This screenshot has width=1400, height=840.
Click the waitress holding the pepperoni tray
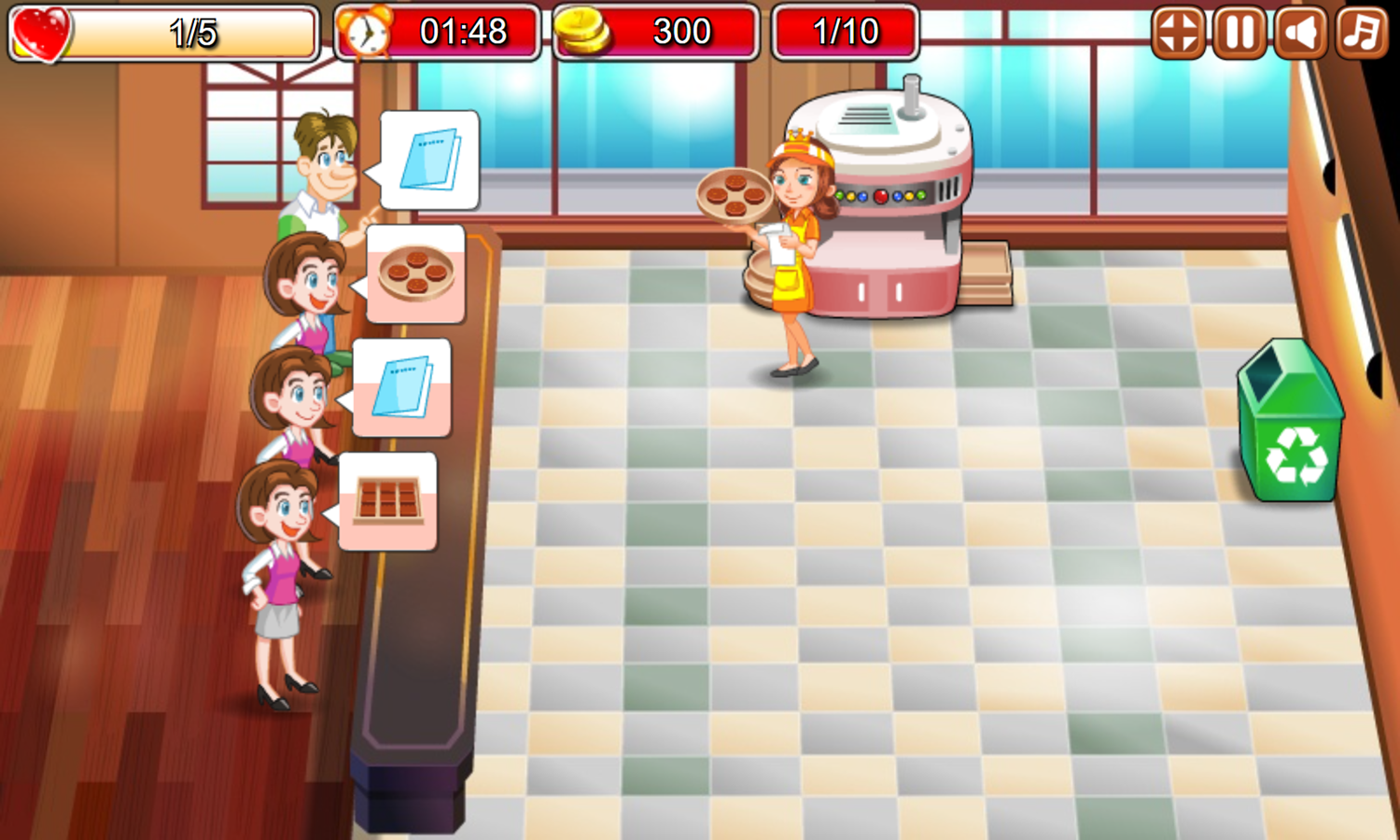[x=793, y=252]
